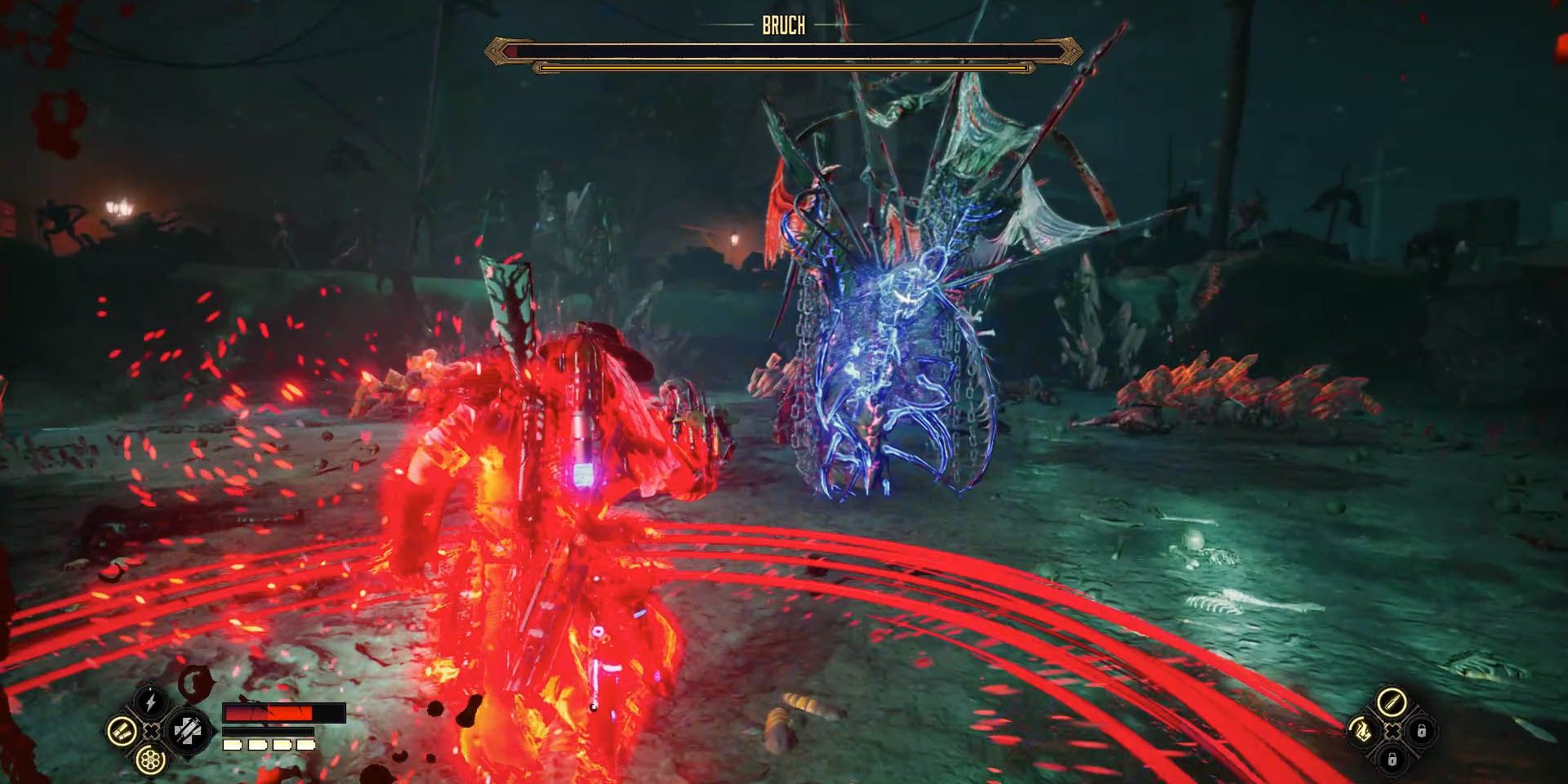Click the empty stamina bar below health

tap(268, 733)
